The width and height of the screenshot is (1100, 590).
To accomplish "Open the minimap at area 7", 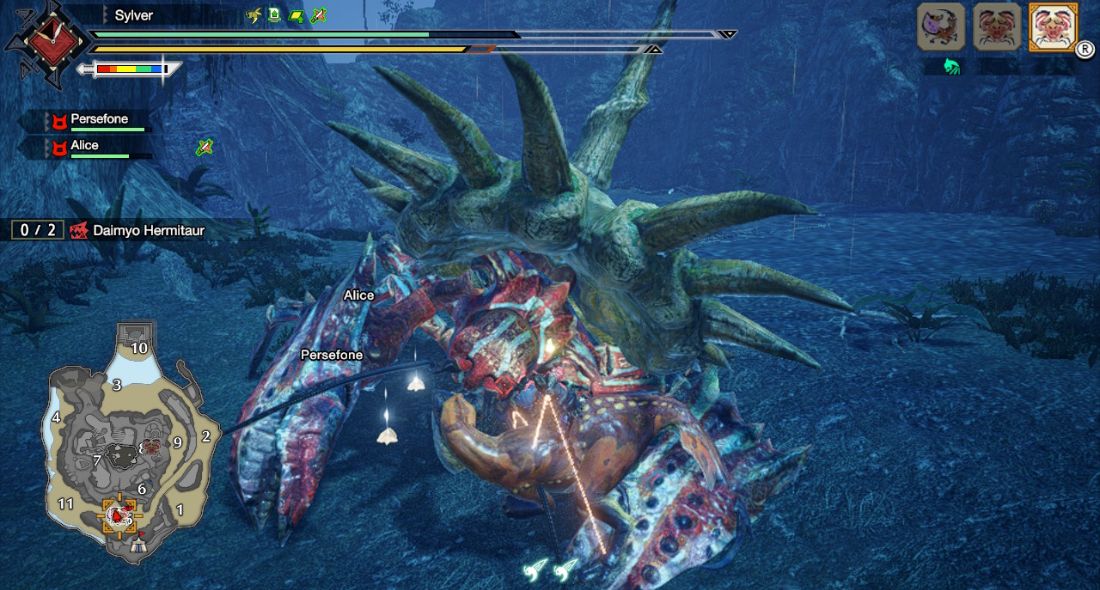I will (97, 460).
